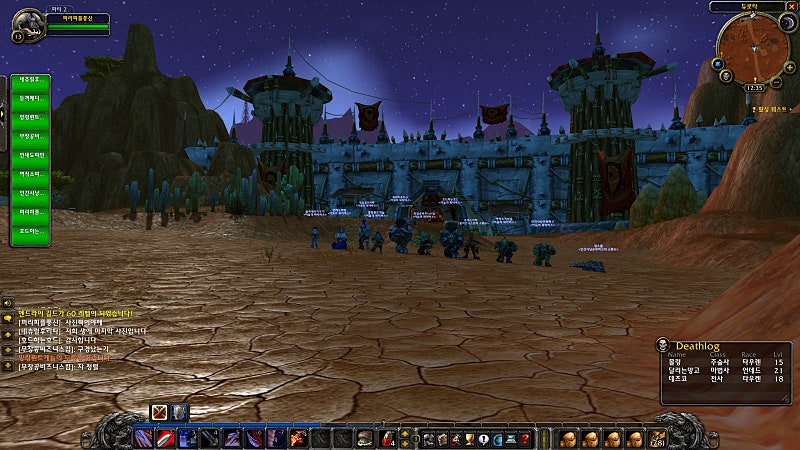Image resolution: width=800 pixels, height=450 pixels.
Task: Open the backpack with count 28
Action: click(x=656, y=438)
